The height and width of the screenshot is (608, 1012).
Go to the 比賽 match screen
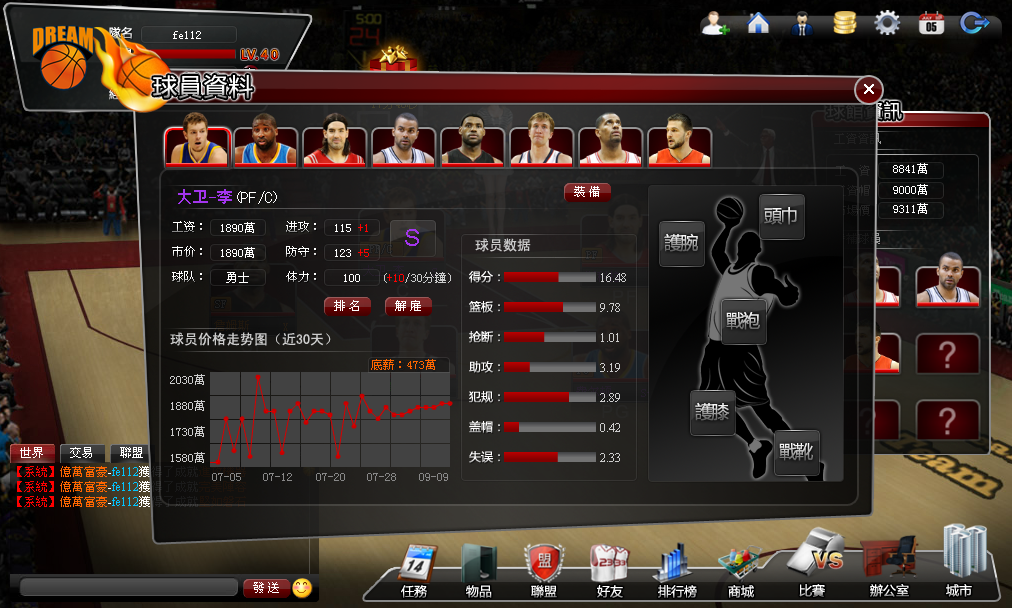[x=813, y=566]
